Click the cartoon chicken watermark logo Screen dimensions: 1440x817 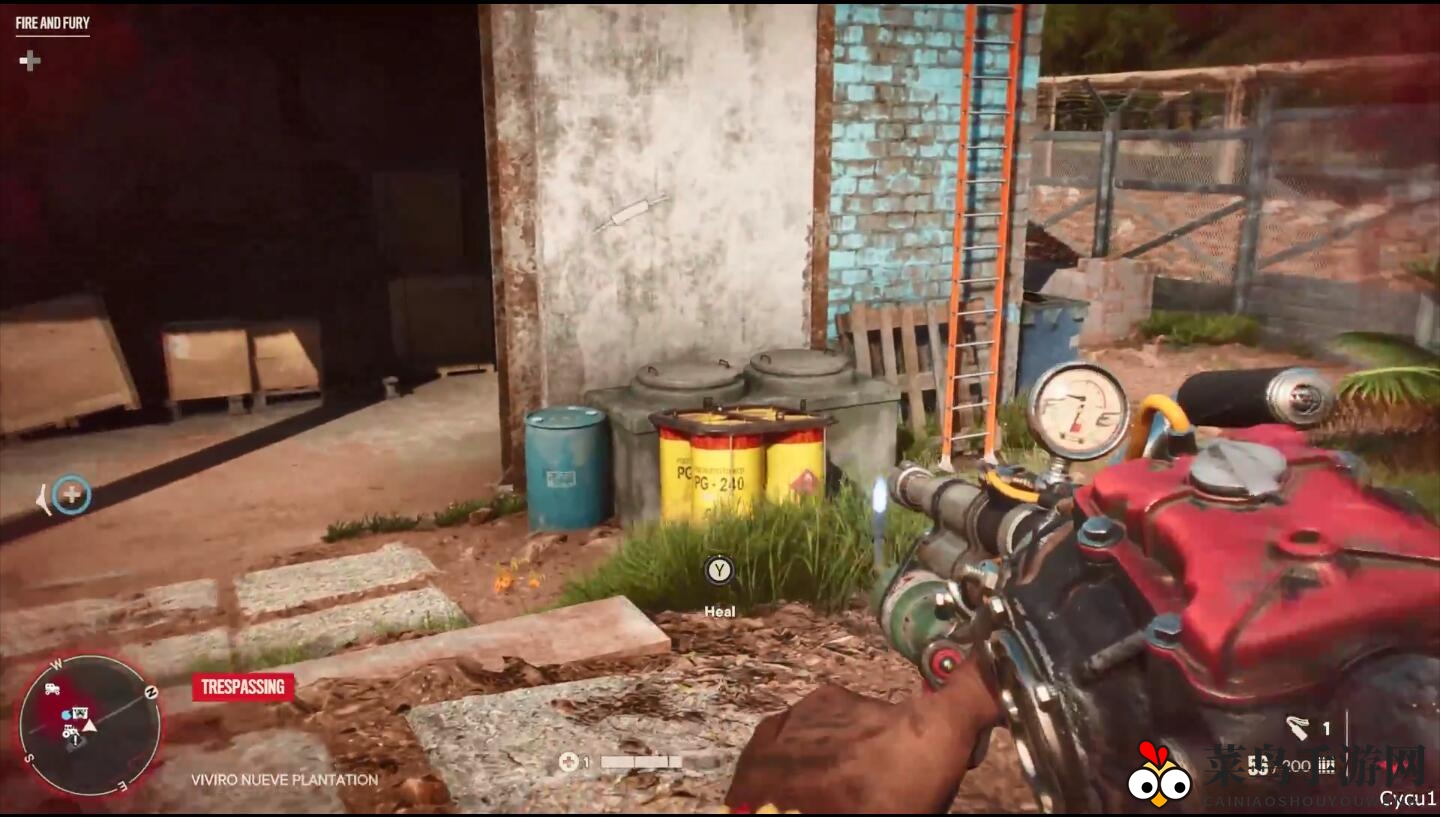(1159, 773)
